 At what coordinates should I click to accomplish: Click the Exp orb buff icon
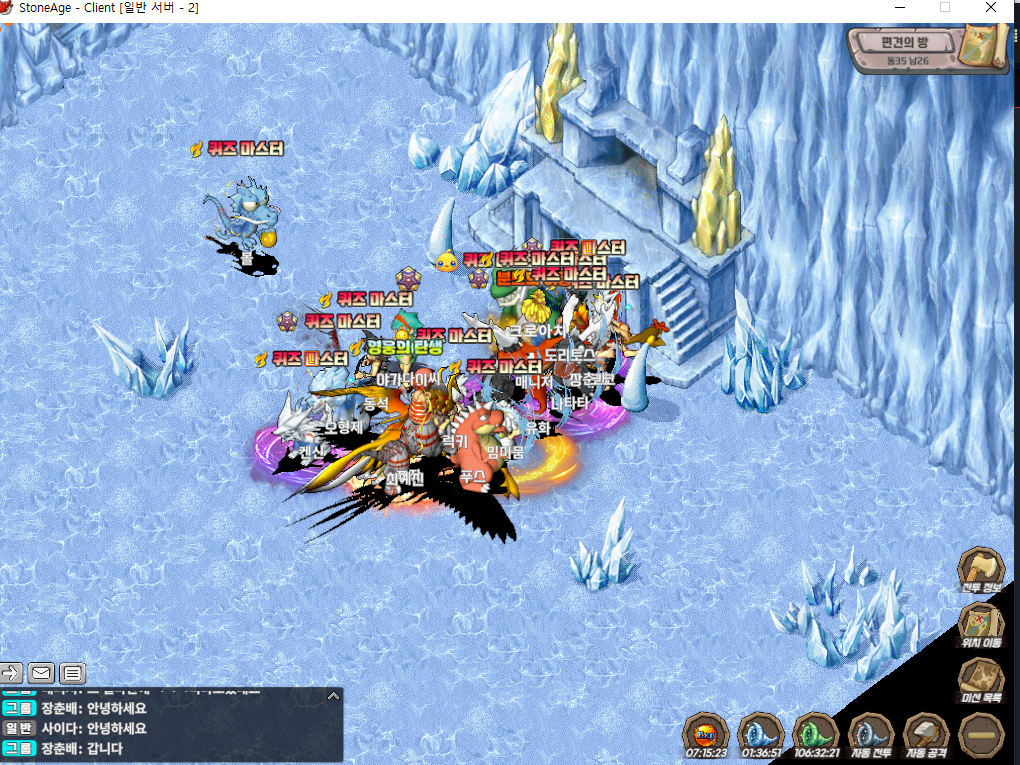tap(706, 735)
